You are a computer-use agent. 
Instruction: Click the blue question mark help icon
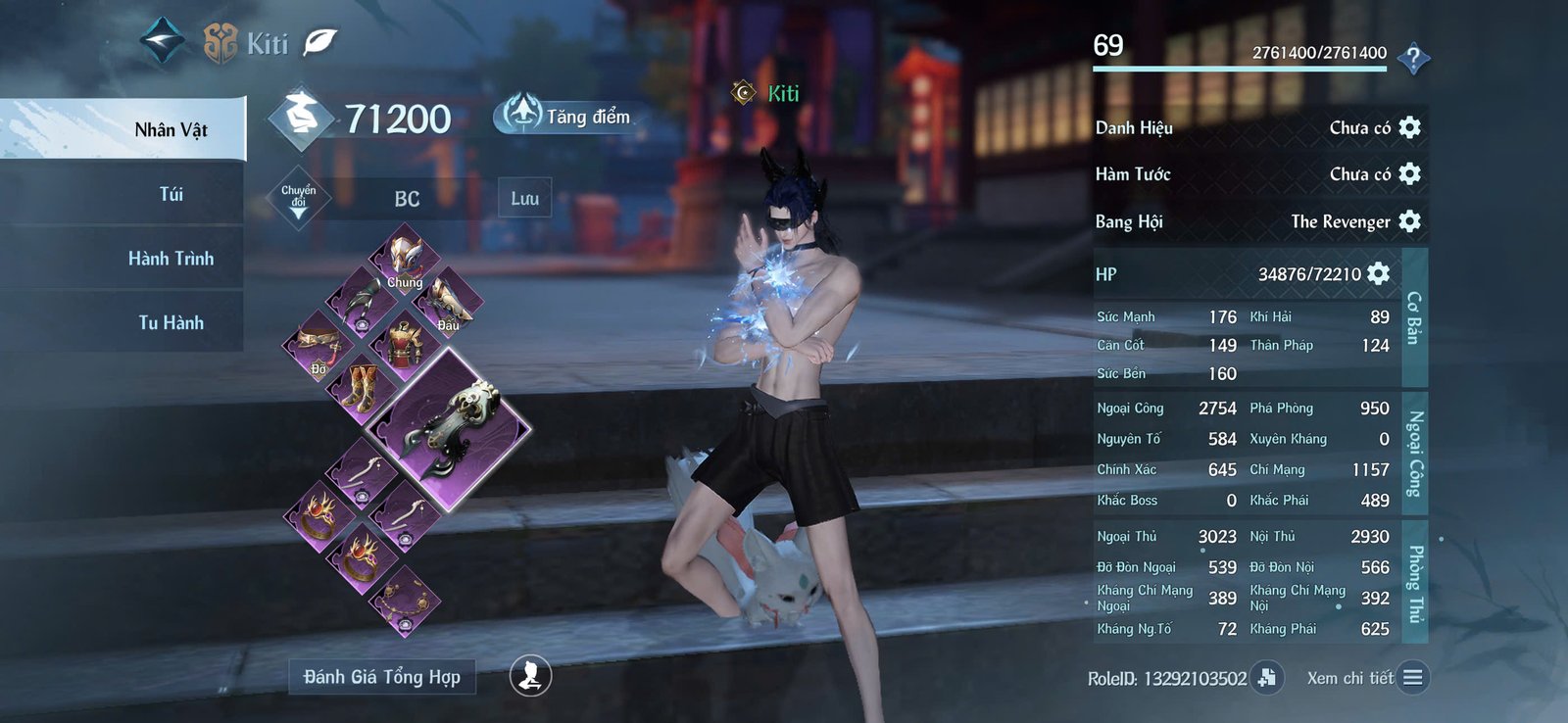[1412, 59]
